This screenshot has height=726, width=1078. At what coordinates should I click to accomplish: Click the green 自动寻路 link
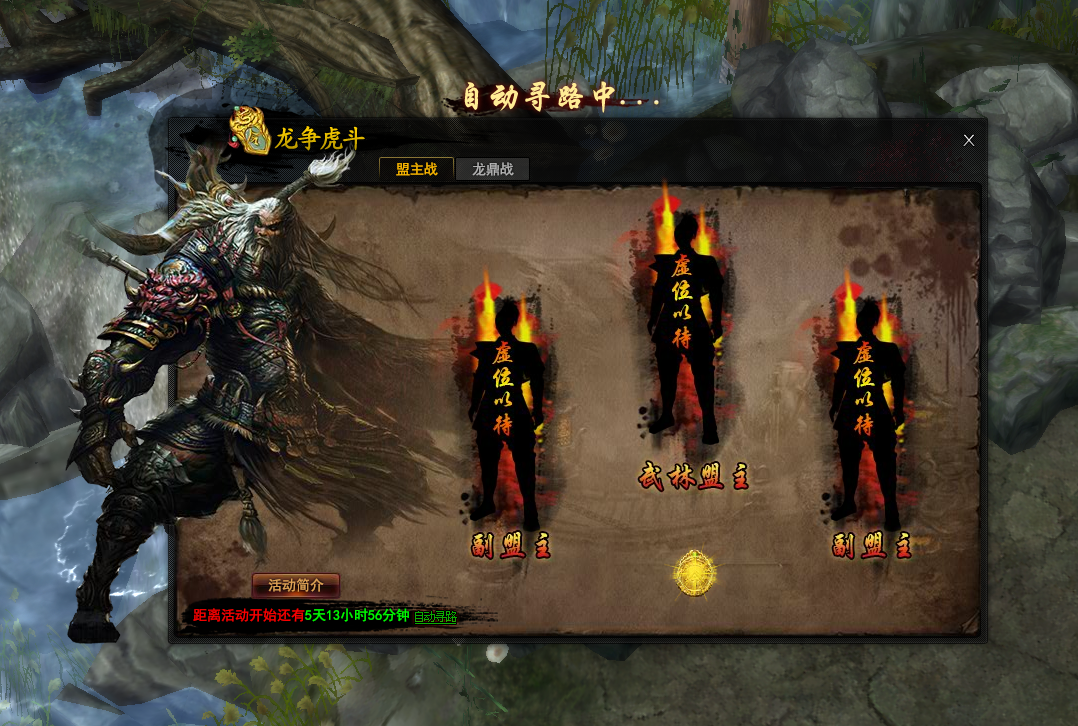435,617
